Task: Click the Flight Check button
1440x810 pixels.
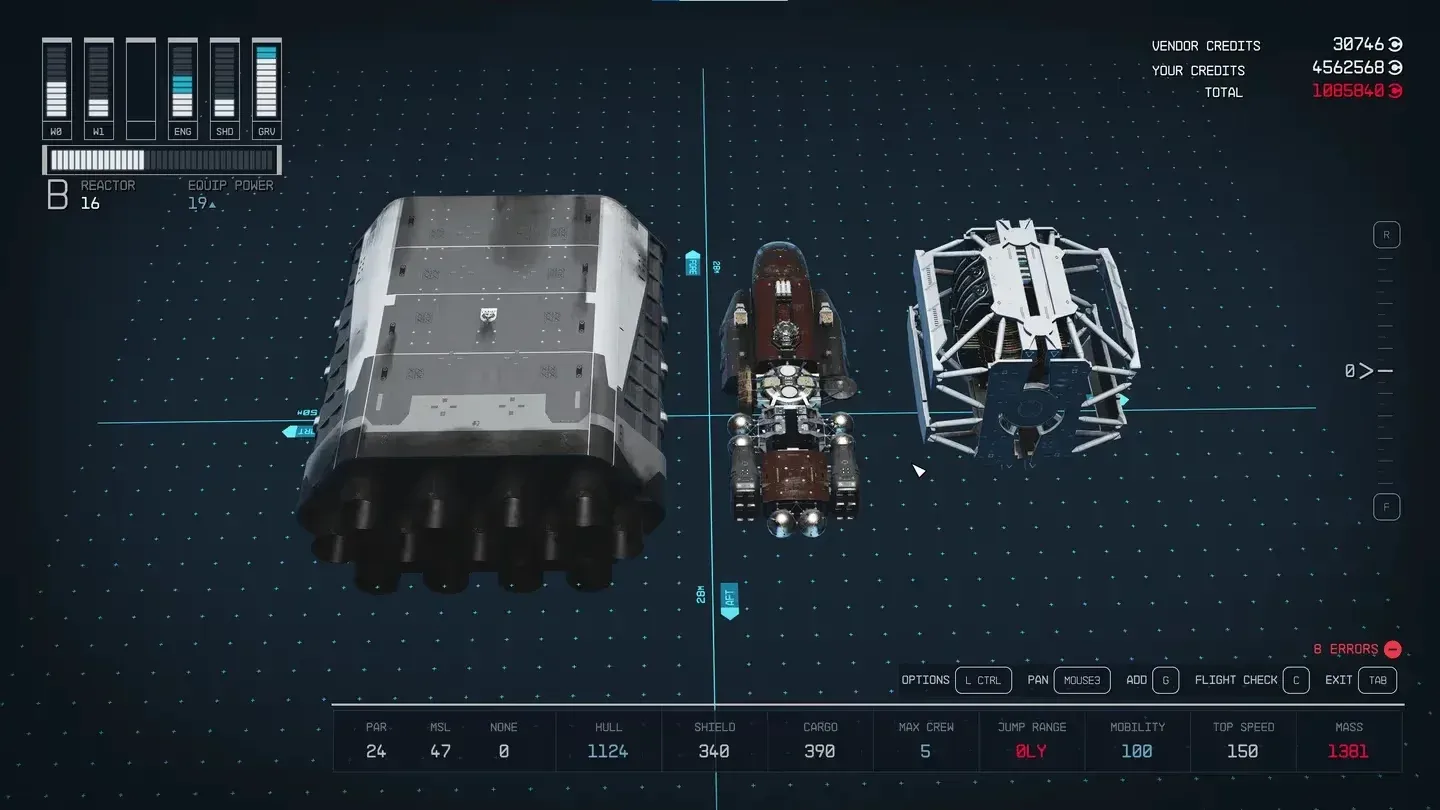Action: point(1296,680)
